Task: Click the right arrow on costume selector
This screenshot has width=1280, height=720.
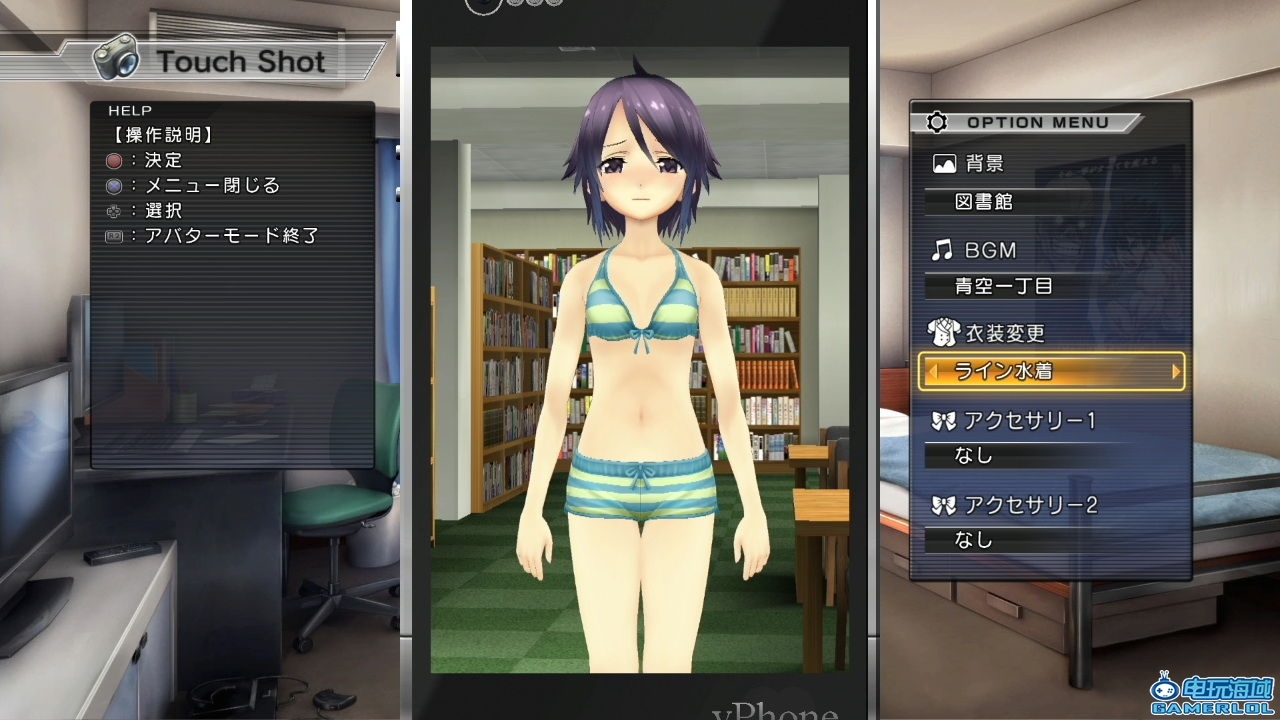Action: pos(1176,371)
